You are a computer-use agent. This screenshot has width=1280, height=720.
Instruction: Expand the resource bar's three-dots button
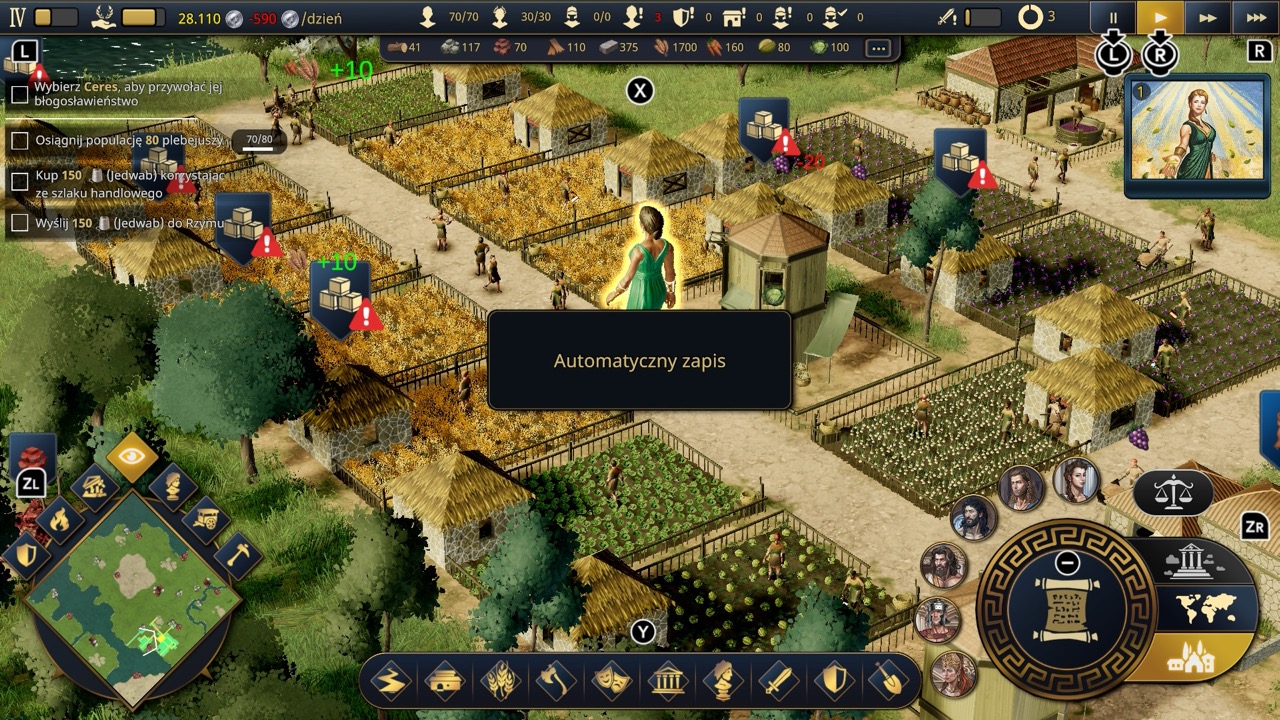878,48
